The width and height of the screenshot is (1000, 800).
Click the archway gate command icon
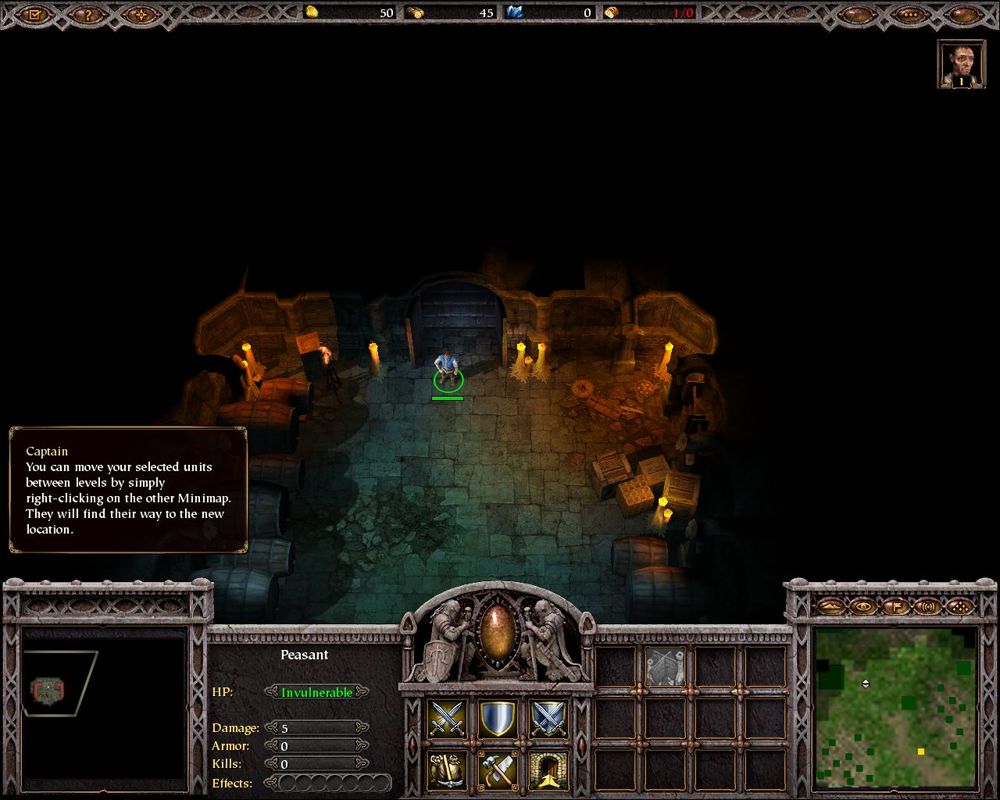pos(548,768)
